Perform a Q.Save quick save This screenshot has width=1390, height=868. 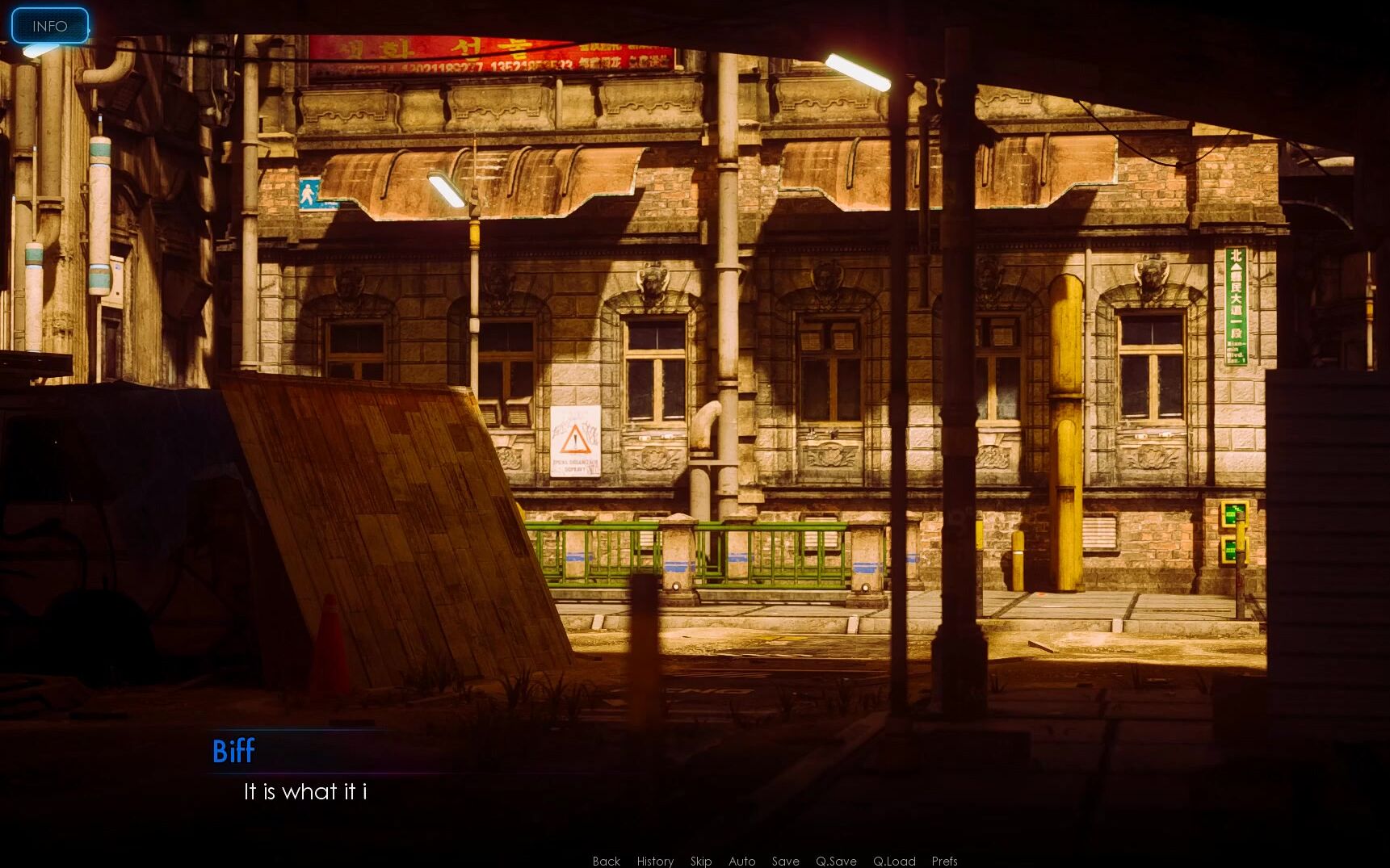click(836, 861)
